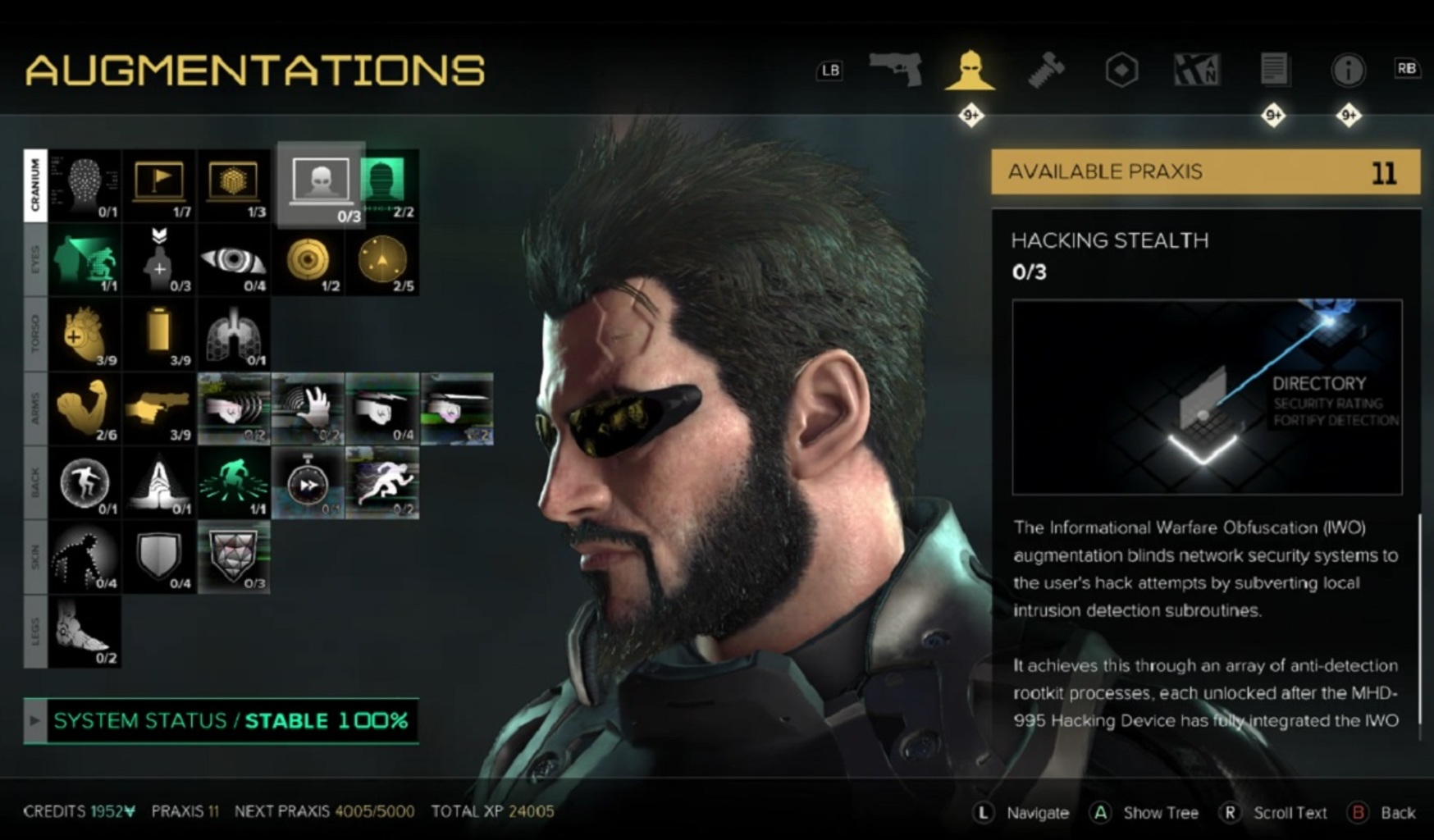The width and height of the screenshot is (1434, 840).
Task: Select the flexed arm augmentation
Action: click(84, 409)
